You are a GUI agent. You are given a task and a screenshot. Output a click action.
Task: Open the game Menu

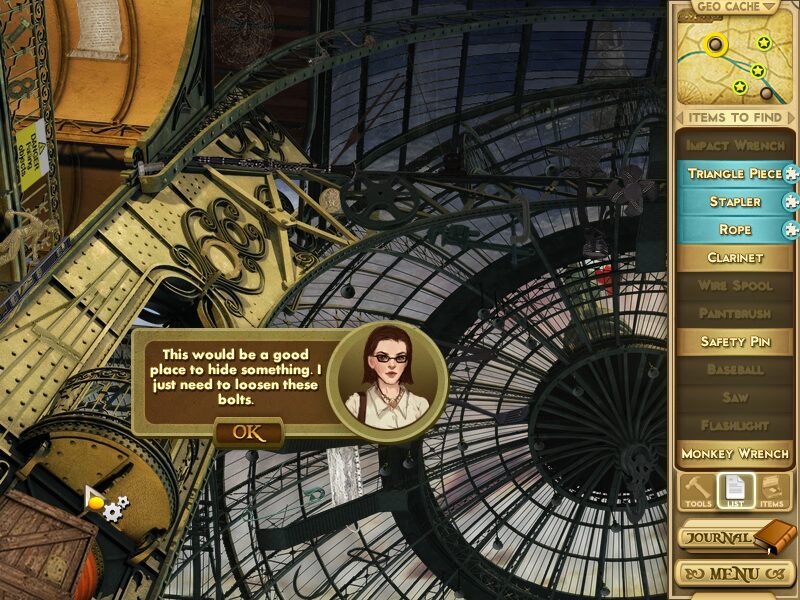pyautogui.click(x=733, y=575)
